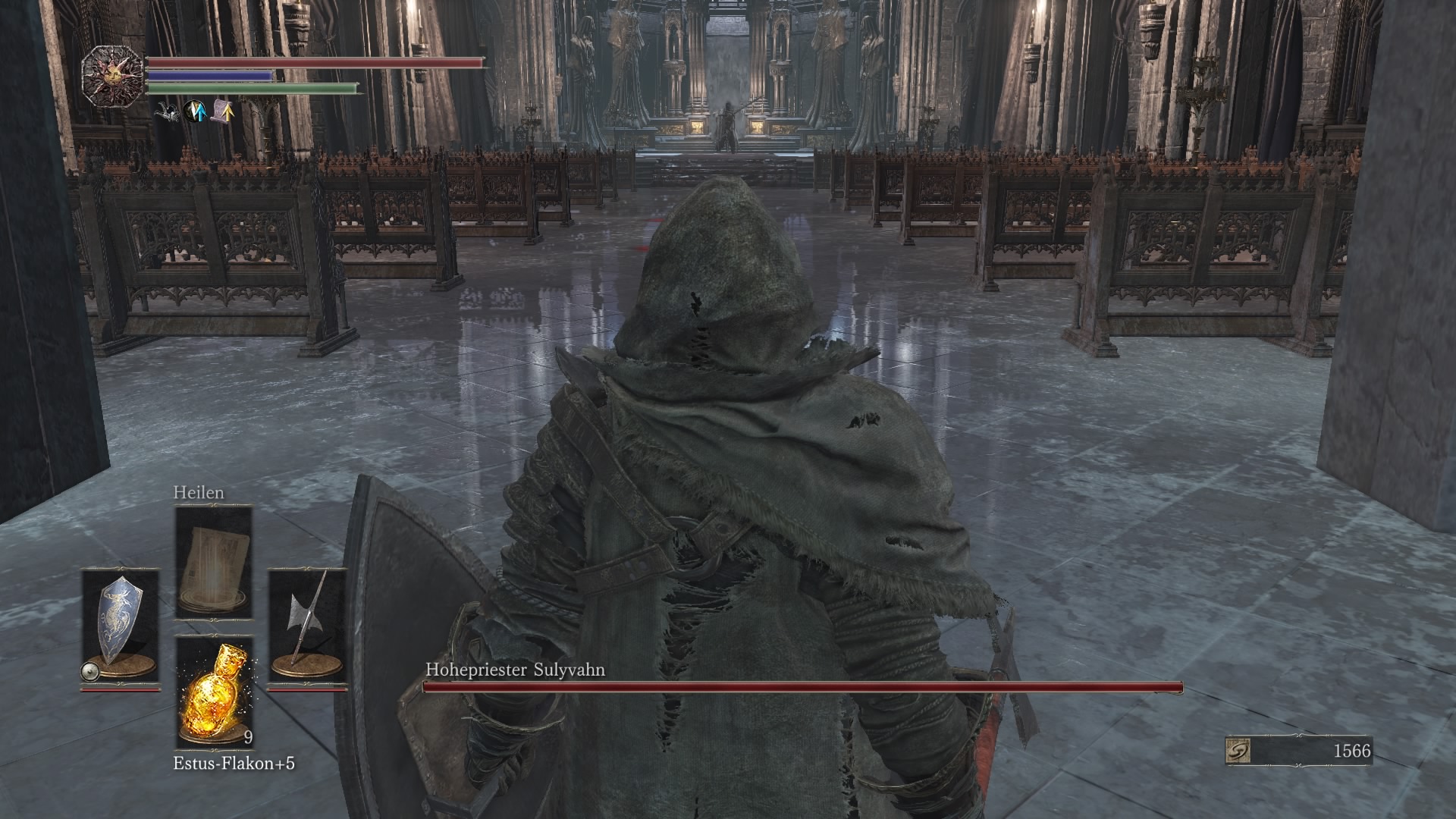Click the yellow scroll buff icon

tap(222, 112)
